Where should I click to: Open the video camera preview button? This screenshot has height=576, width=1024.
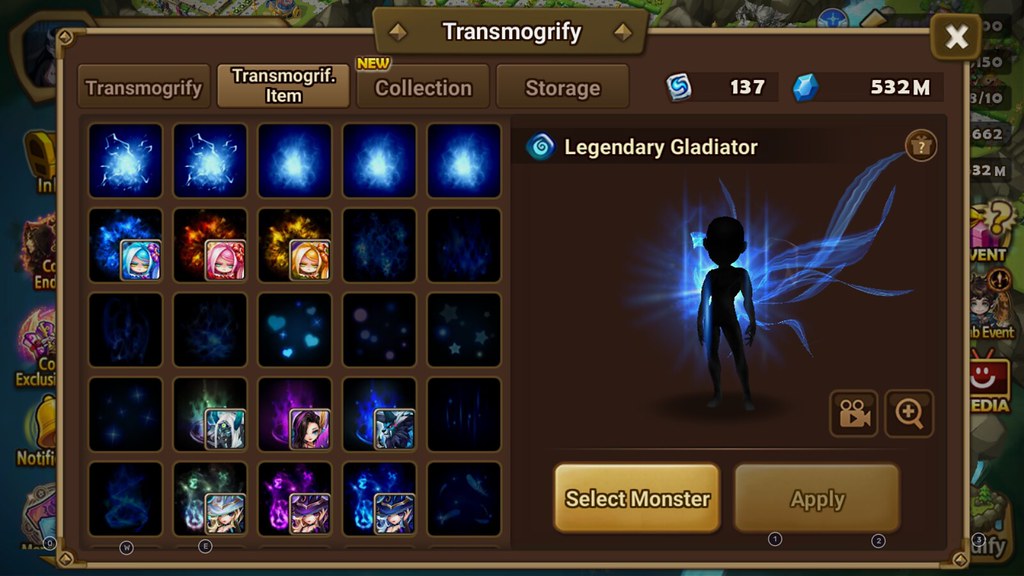(x=853, y=414)
